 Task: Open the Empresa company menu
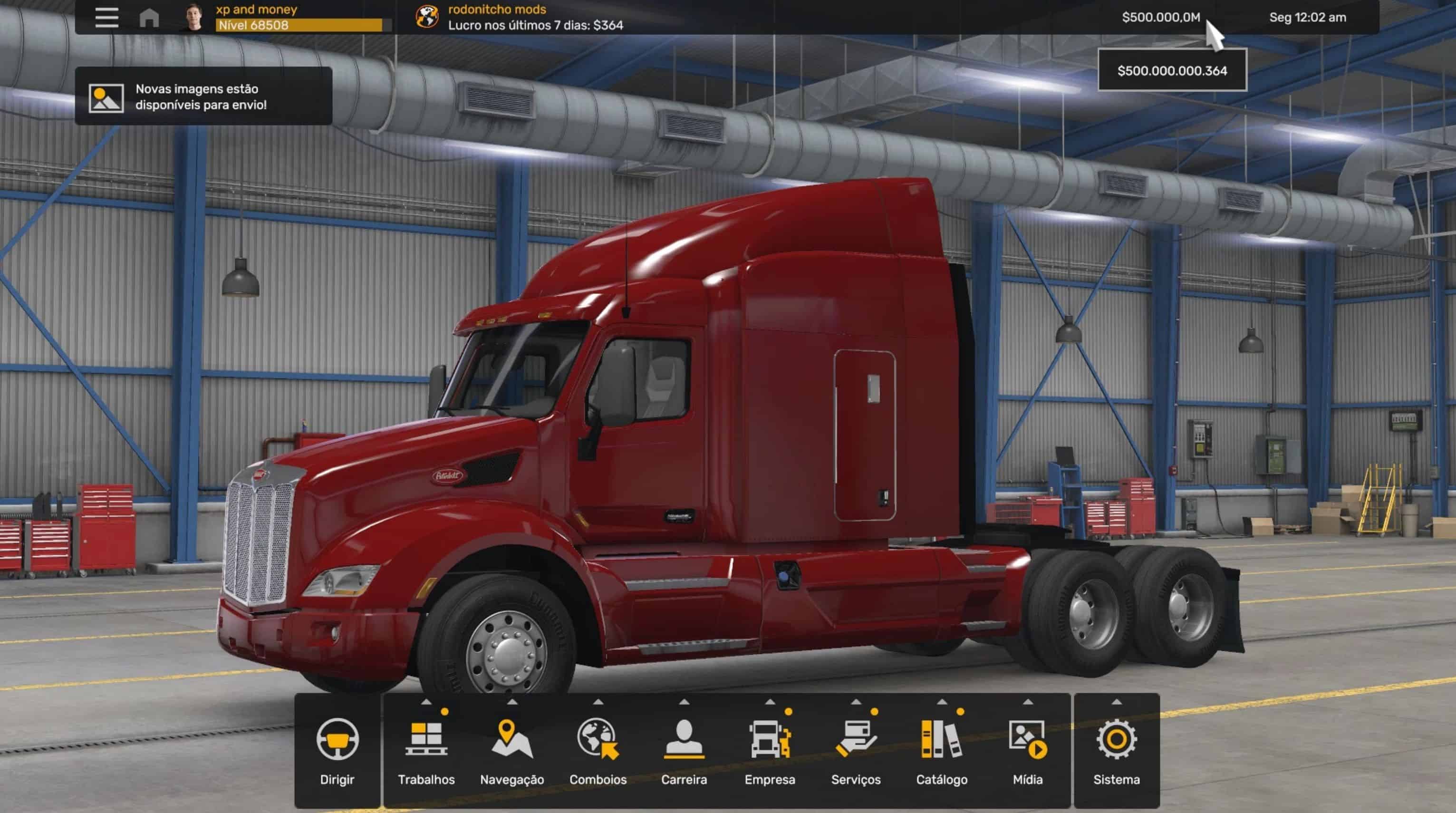(770, 750)
